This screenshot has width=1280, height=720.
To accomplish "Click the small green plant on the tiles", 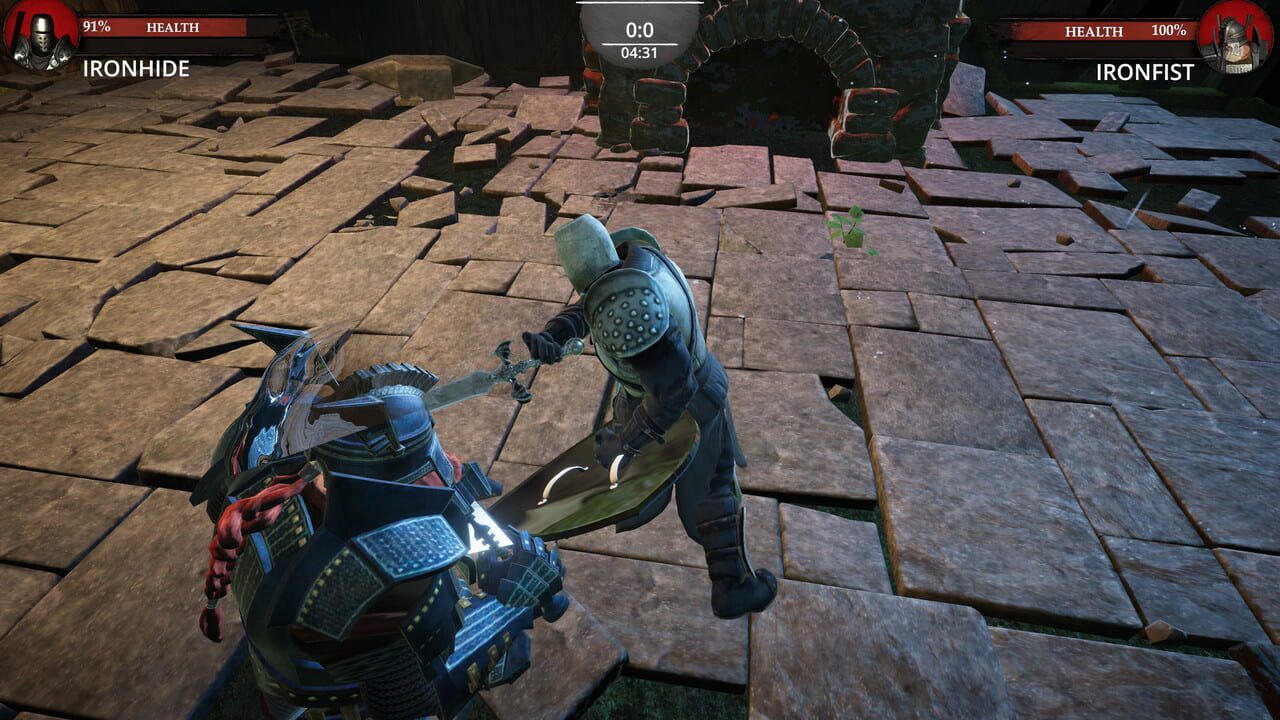I will 845,227.
